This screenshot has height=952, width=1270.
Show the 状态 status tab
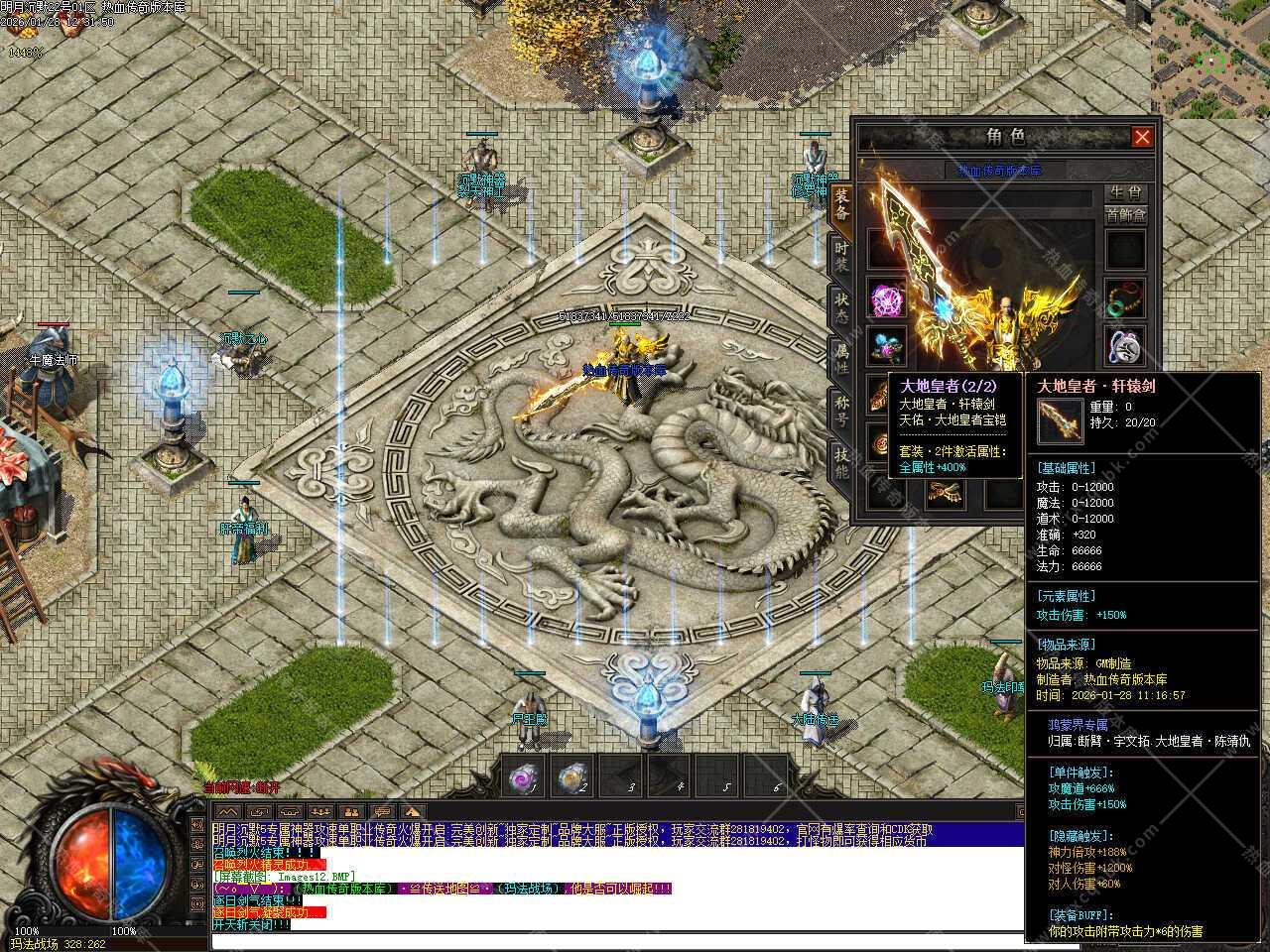[840, 307]
